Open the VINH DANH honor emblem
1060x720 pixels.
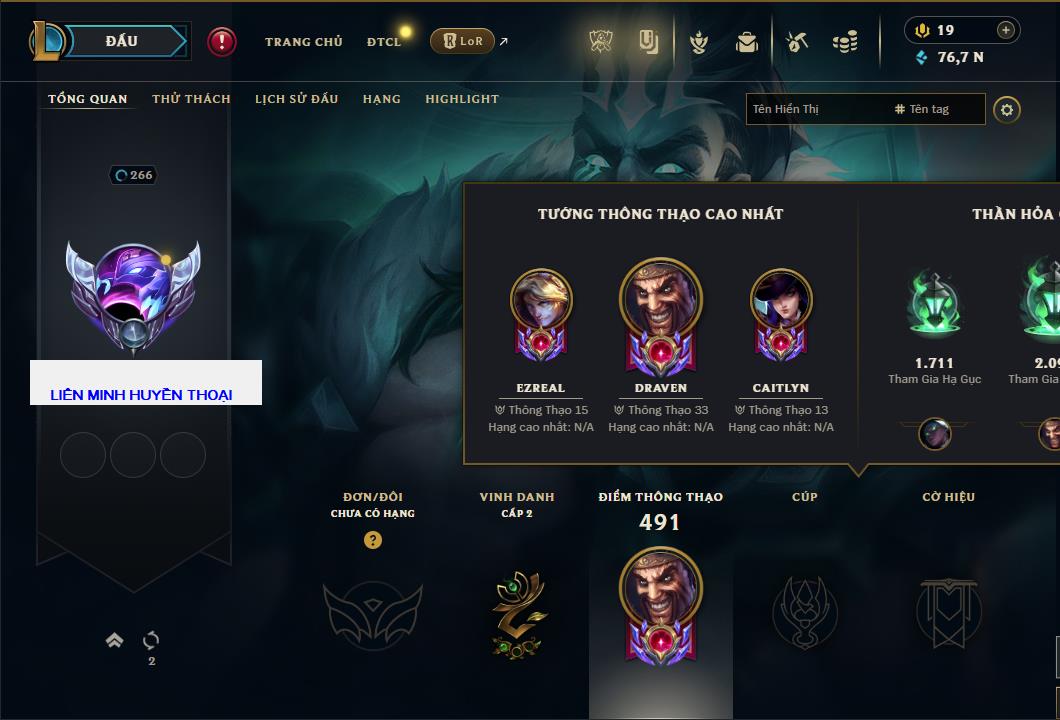[x=517, y=612]
